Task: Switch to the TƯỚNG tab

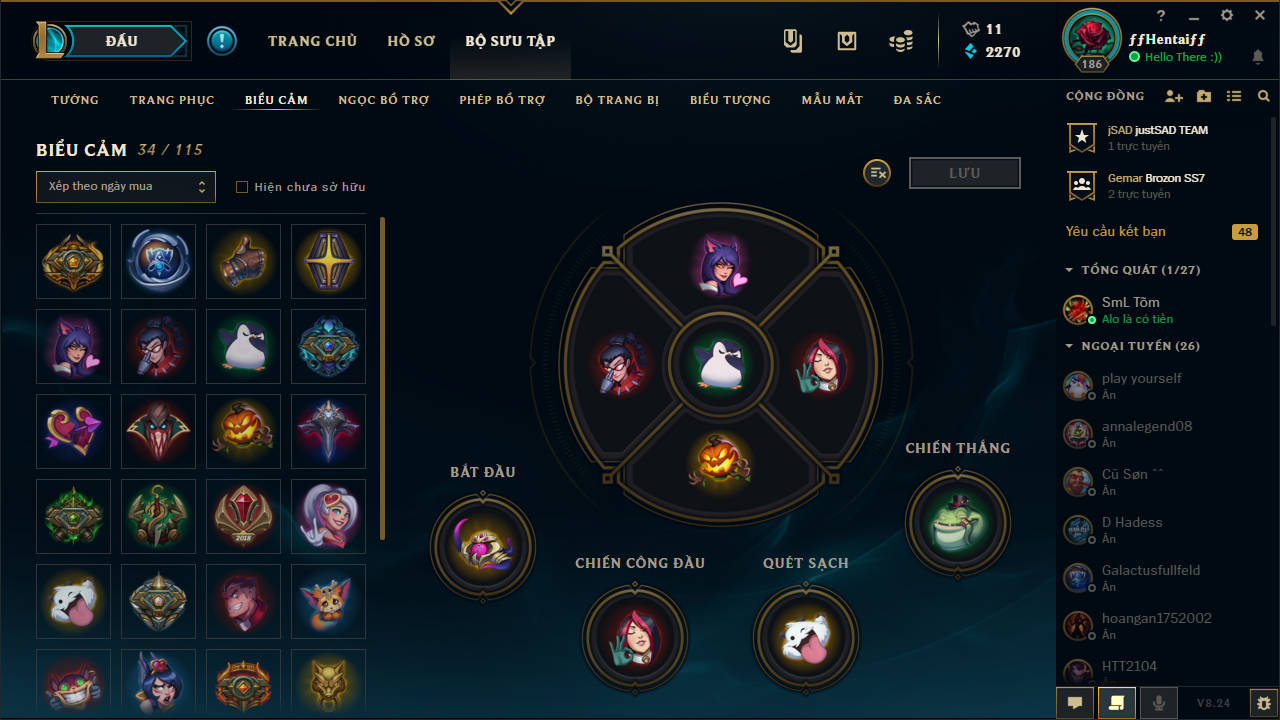Action: (x=75, y=100)
